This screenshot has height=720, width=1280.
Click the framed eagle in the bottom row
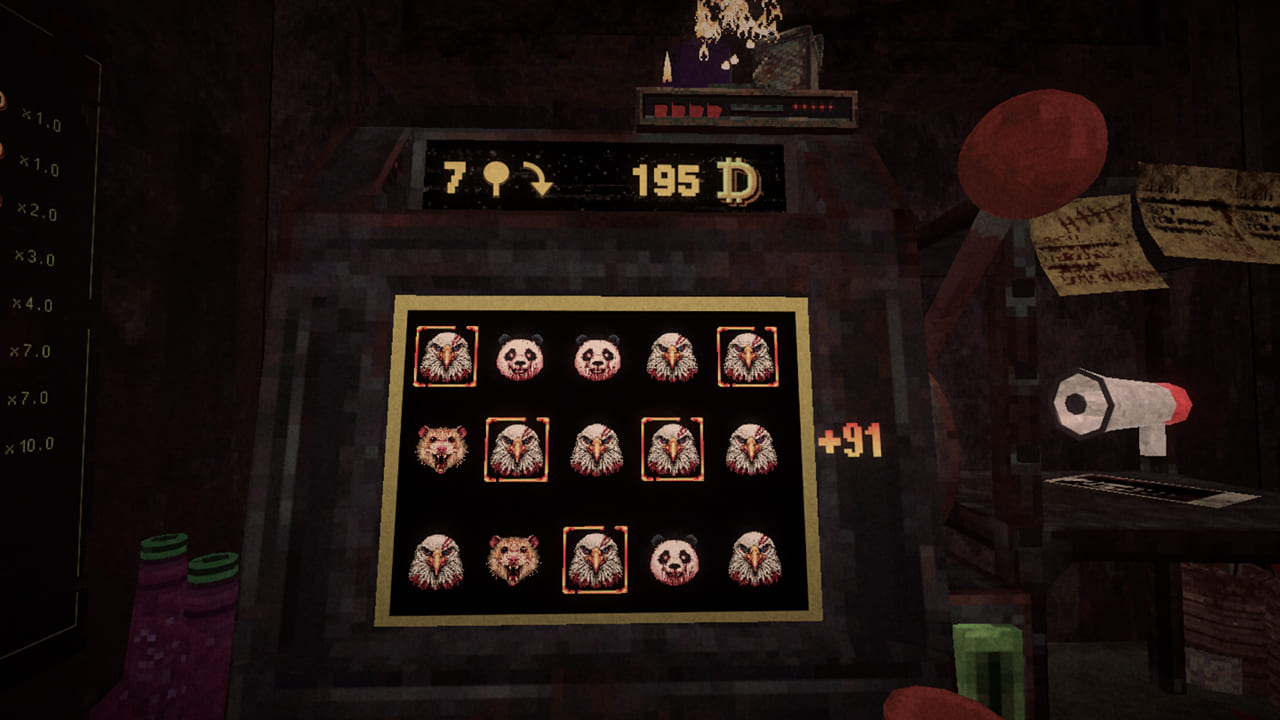596,558
